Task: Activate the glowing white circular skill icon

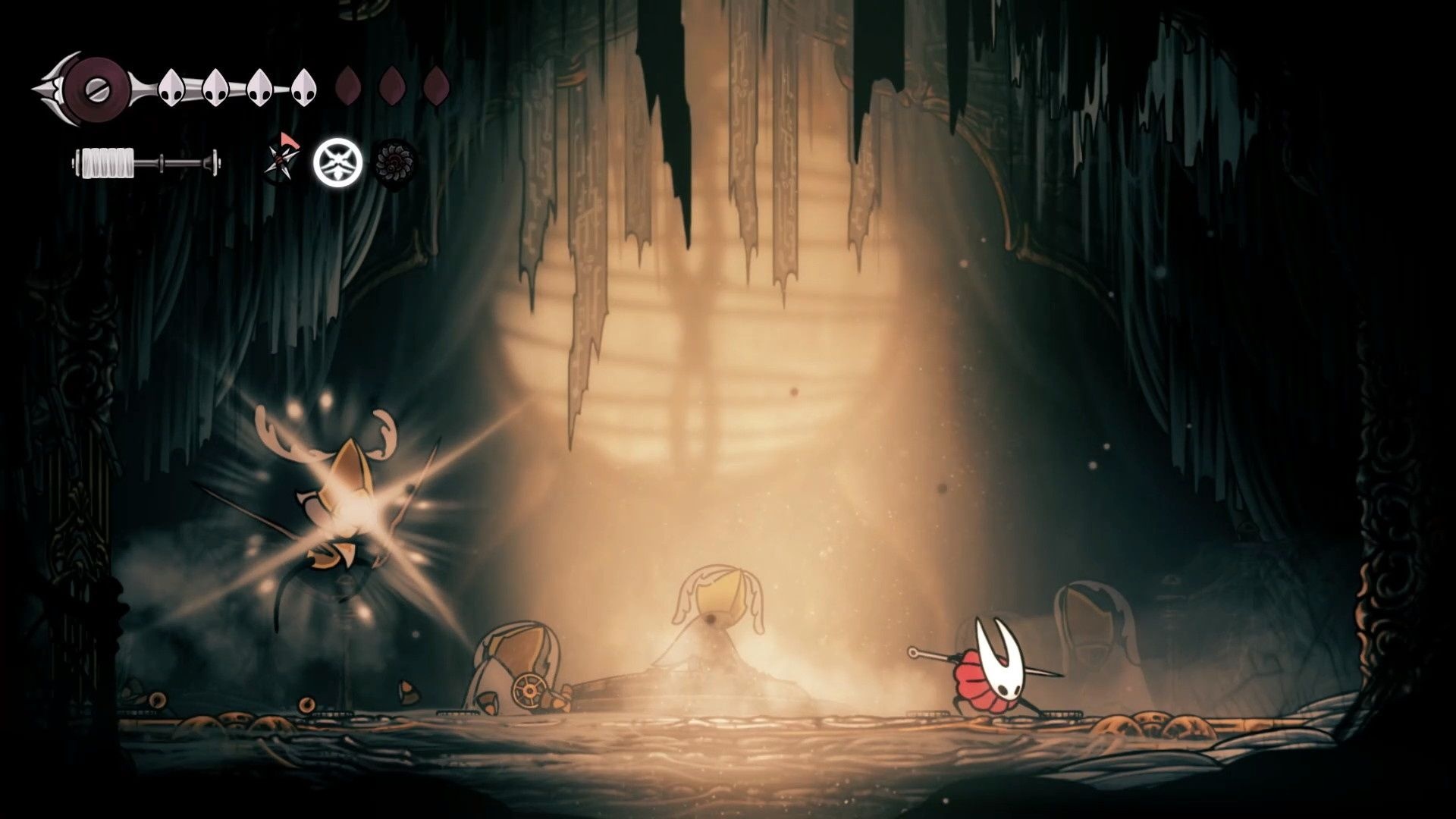Action: tap(338, 163)
